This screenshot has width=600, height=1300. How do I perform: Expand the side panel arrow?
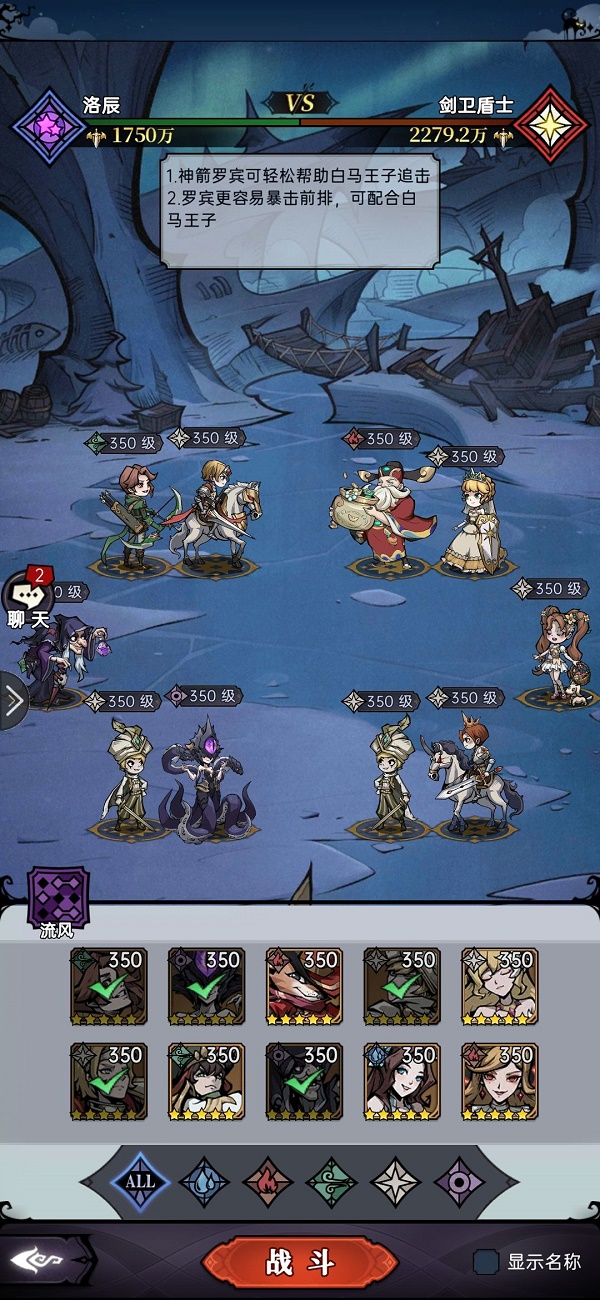point(12,701)
